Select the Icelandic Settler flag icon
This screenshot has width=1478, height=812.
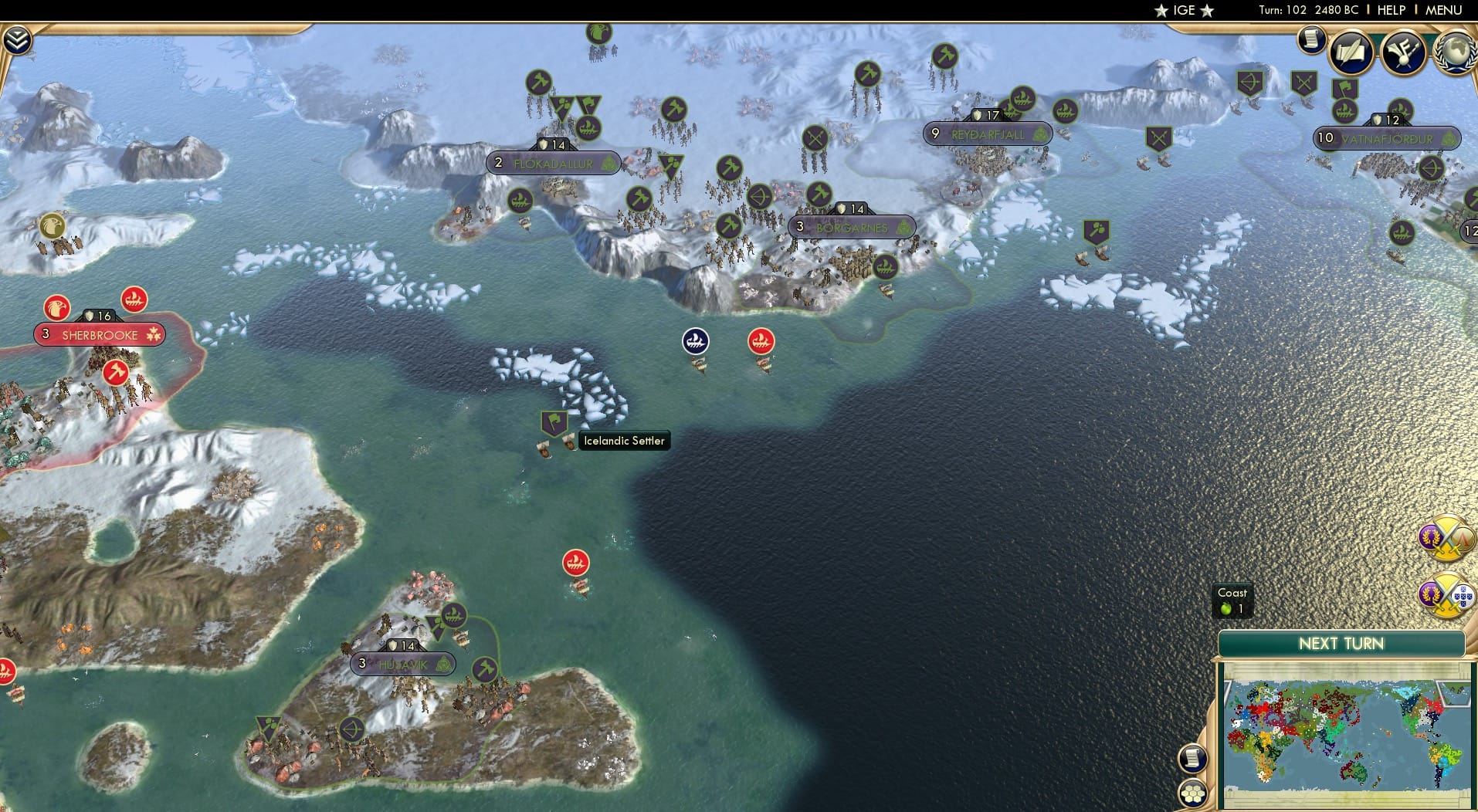point(553,422)
